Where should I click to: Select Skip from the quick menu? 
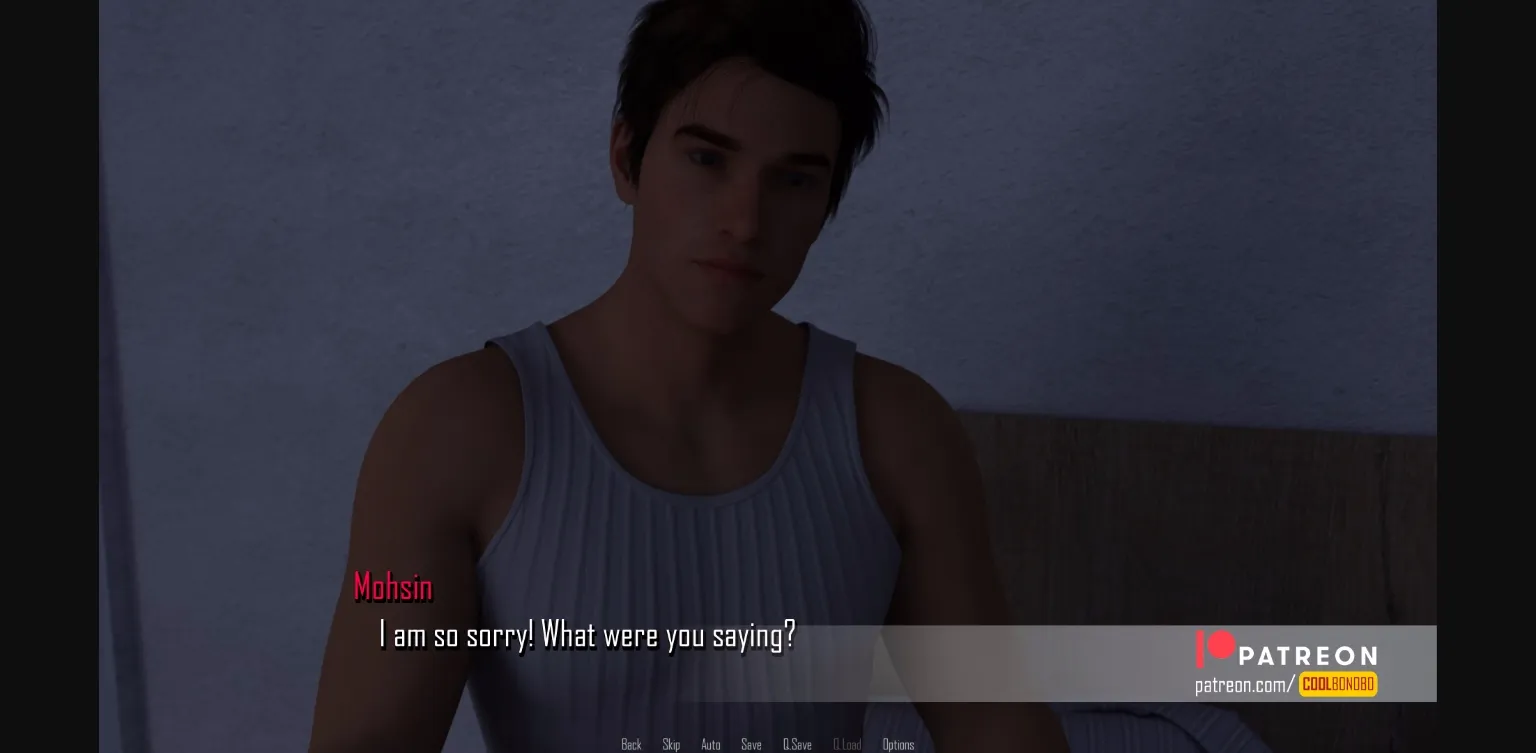pos(671,744)
